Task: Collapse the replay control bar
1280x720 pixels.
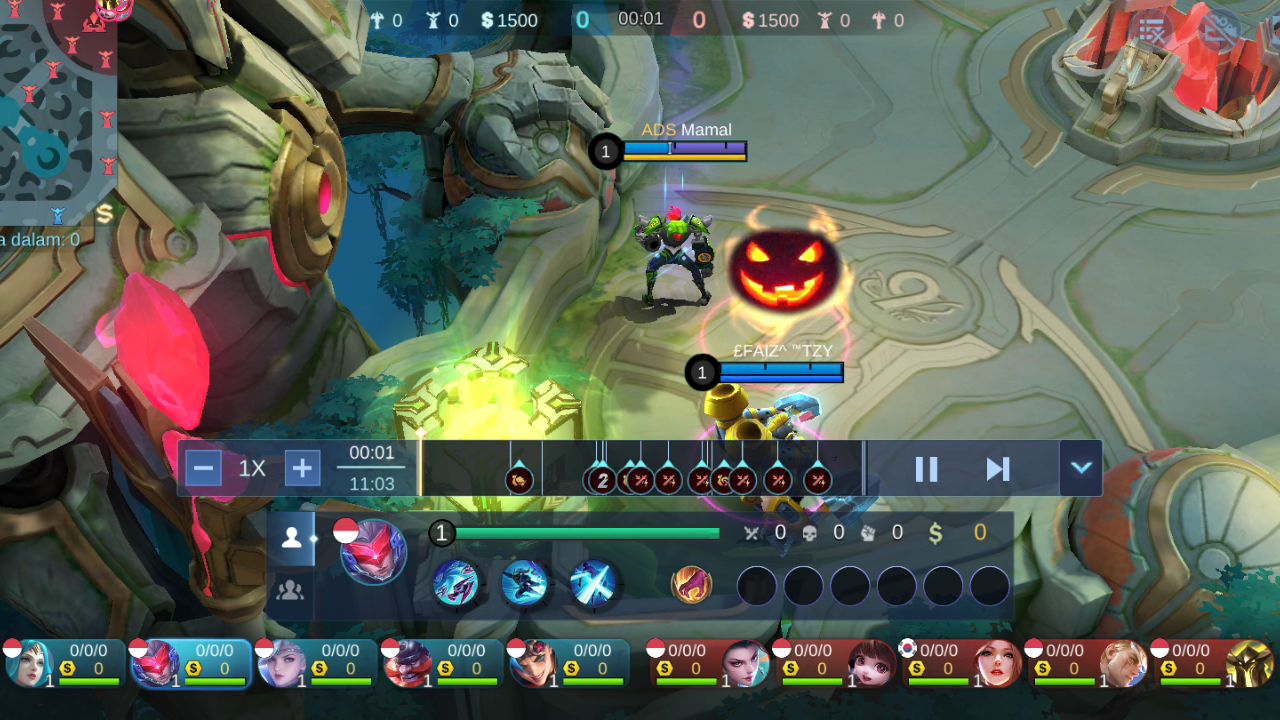Action: (1081, 468)
